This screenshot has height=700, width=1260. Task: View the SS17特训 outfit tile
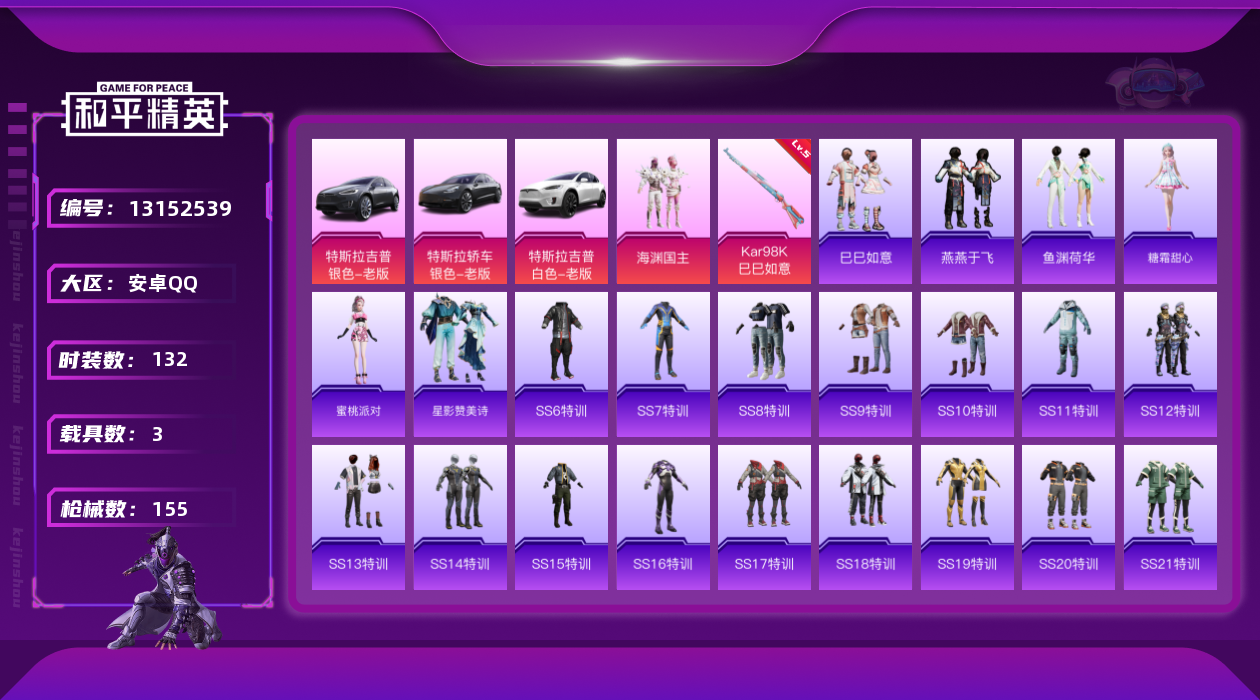[x=764, y=517]
